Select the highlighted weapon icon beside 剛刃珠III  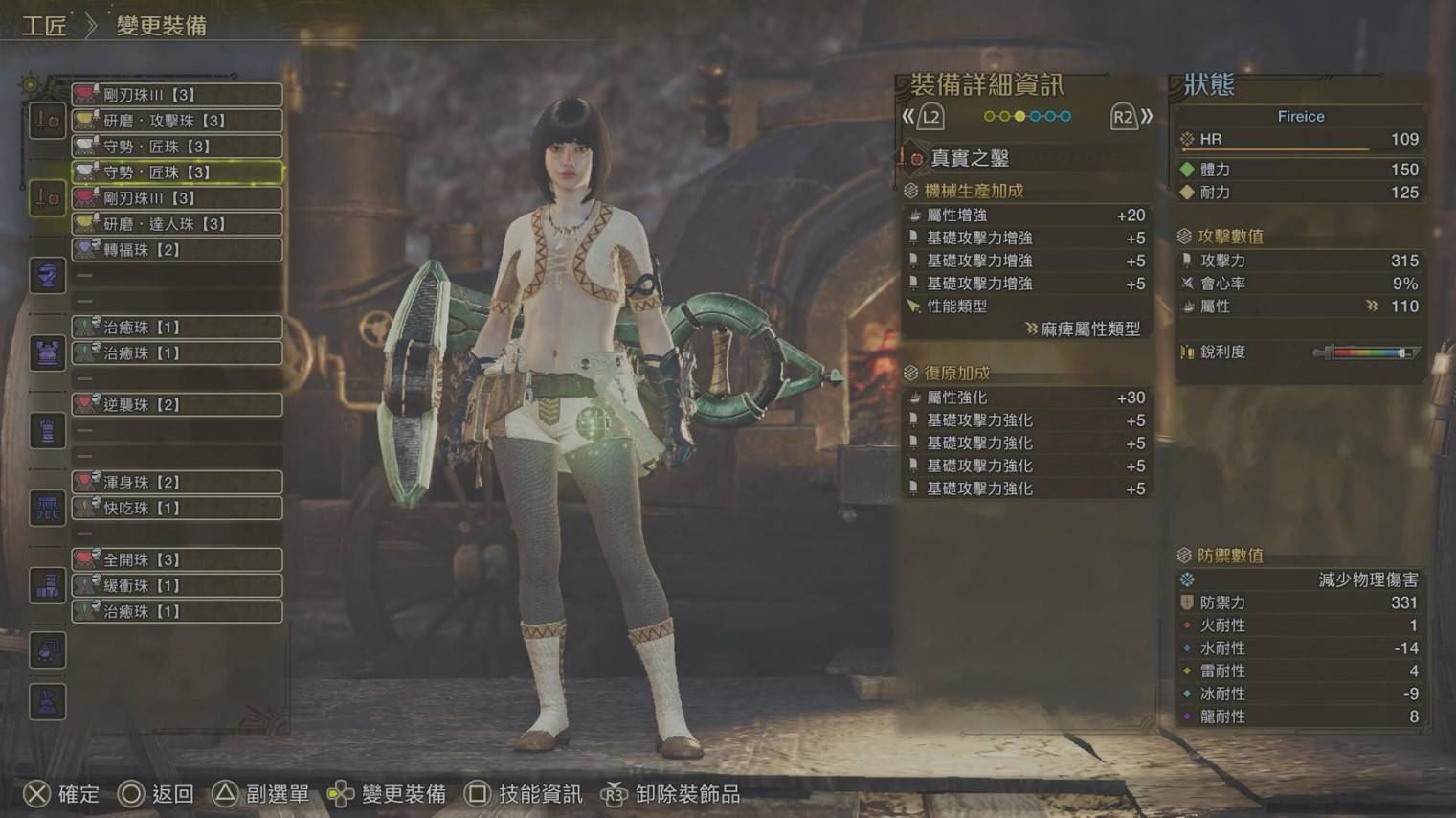pyautogui.click(x=47, y=198)
